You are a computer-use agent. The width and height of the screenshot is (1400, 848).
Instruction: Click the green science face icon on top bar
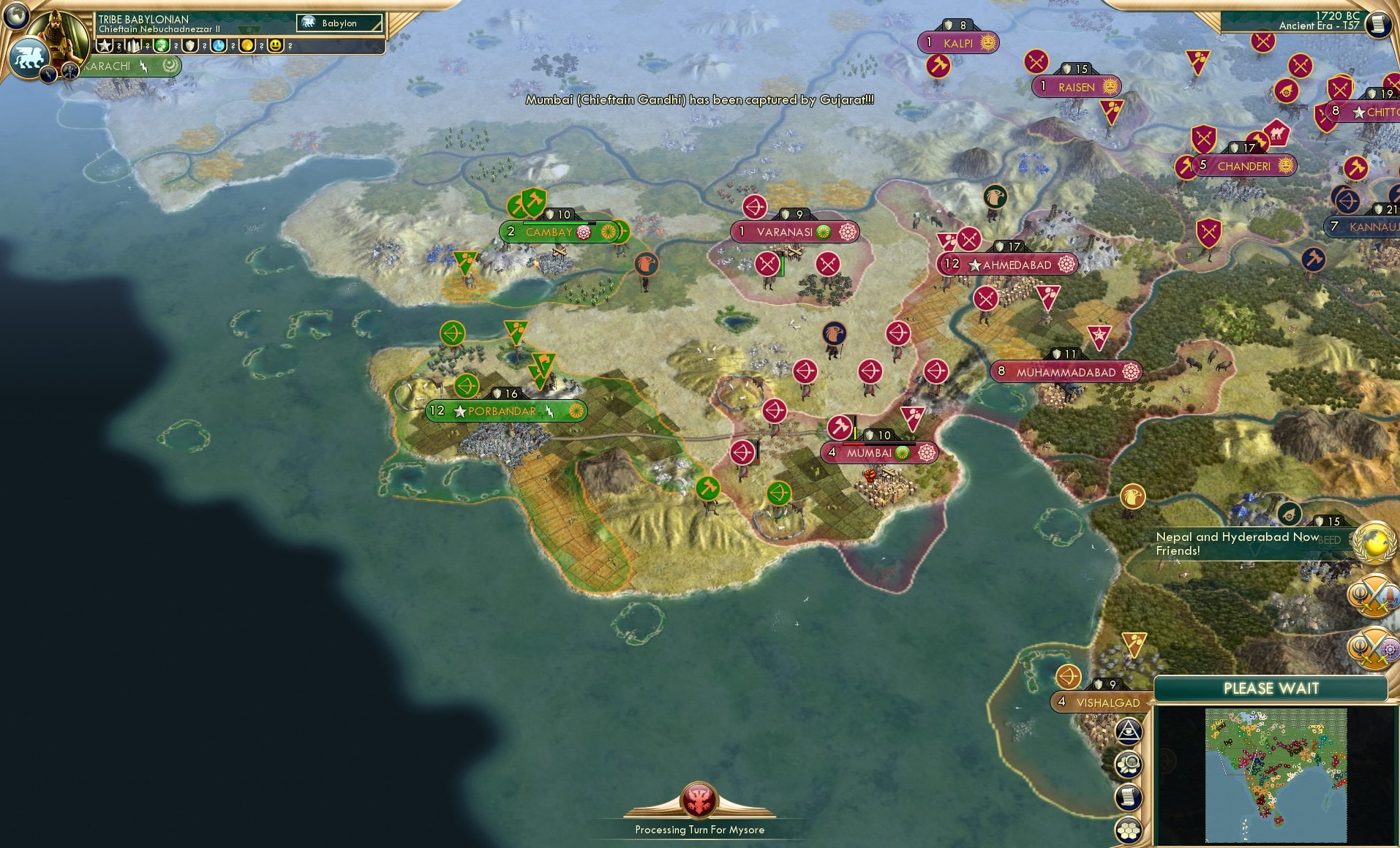pyautogui.click(x=161, y=45)
